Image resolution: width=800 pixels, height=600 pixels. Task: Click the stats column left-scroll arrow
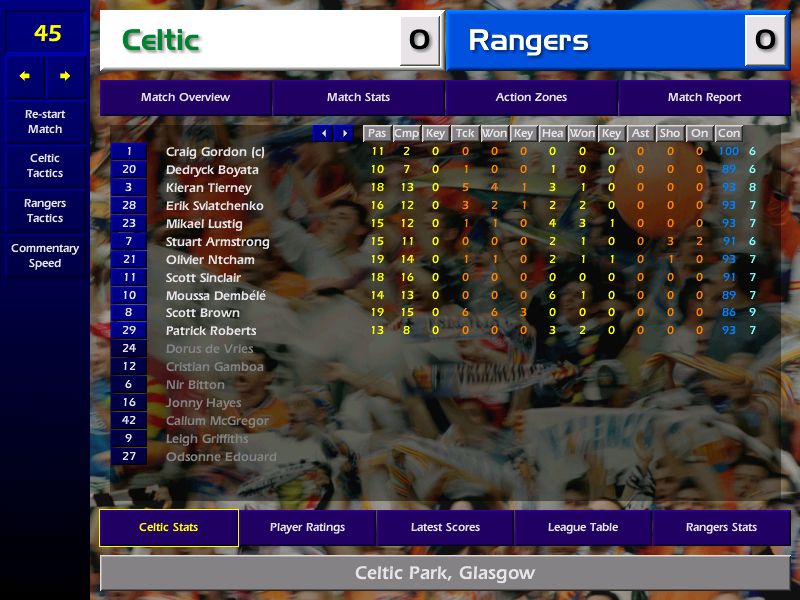coord(323,133)
